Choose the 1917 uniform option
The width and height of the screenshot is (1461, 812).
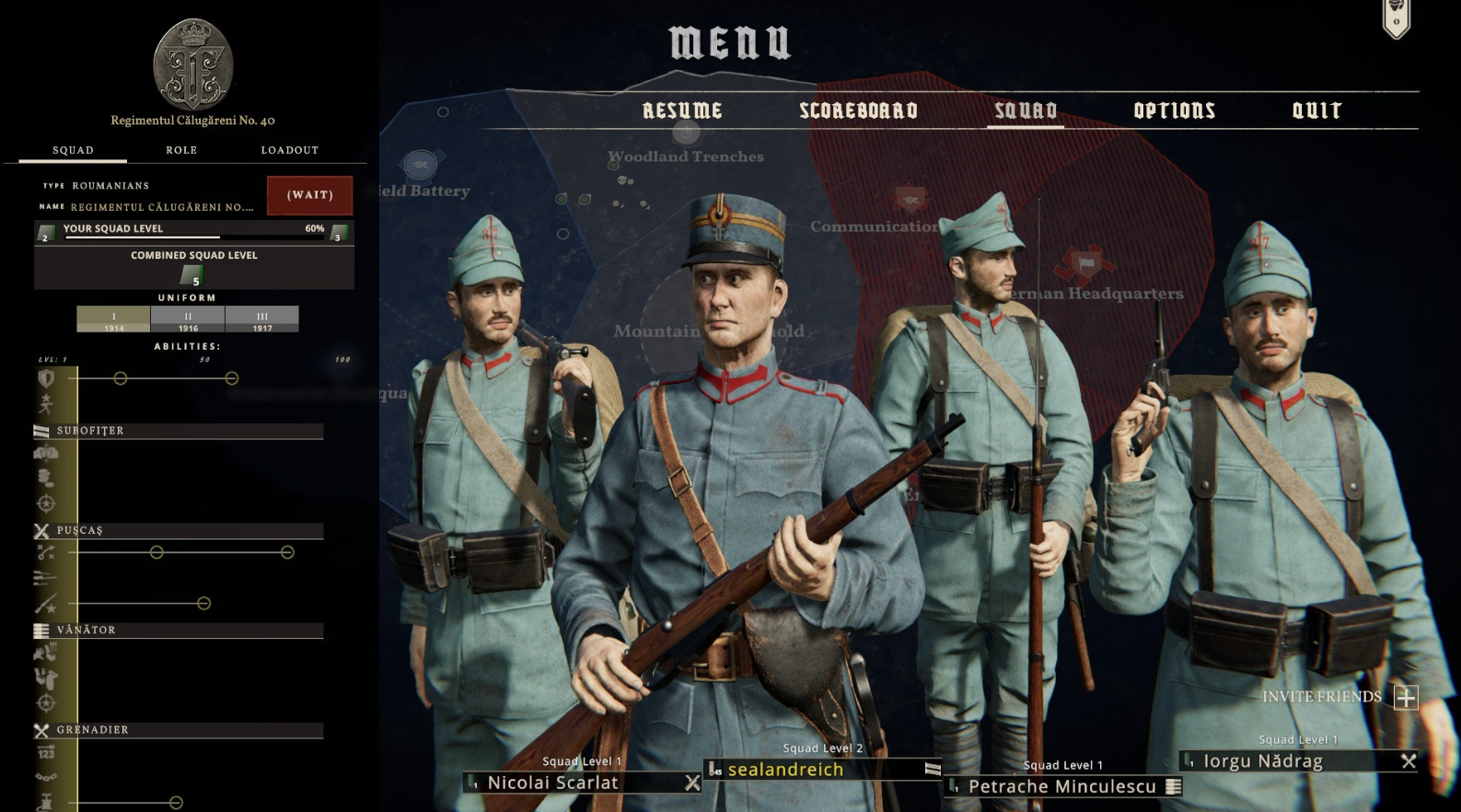point(262,319)
